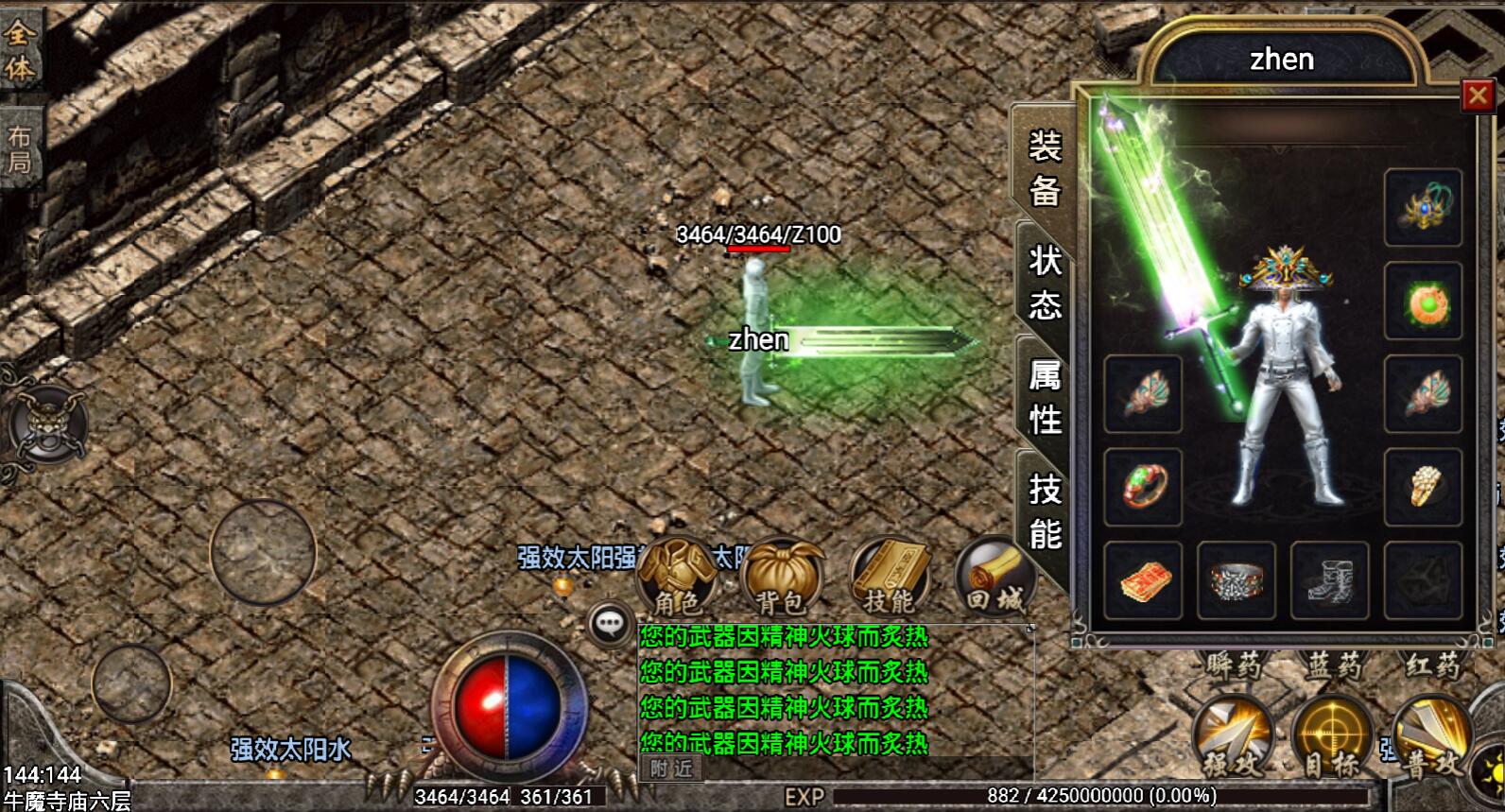The height and width of the screenshot is (812, 1505).
Task: Open the 属性 attributes tab
Action: point(1045,397)
